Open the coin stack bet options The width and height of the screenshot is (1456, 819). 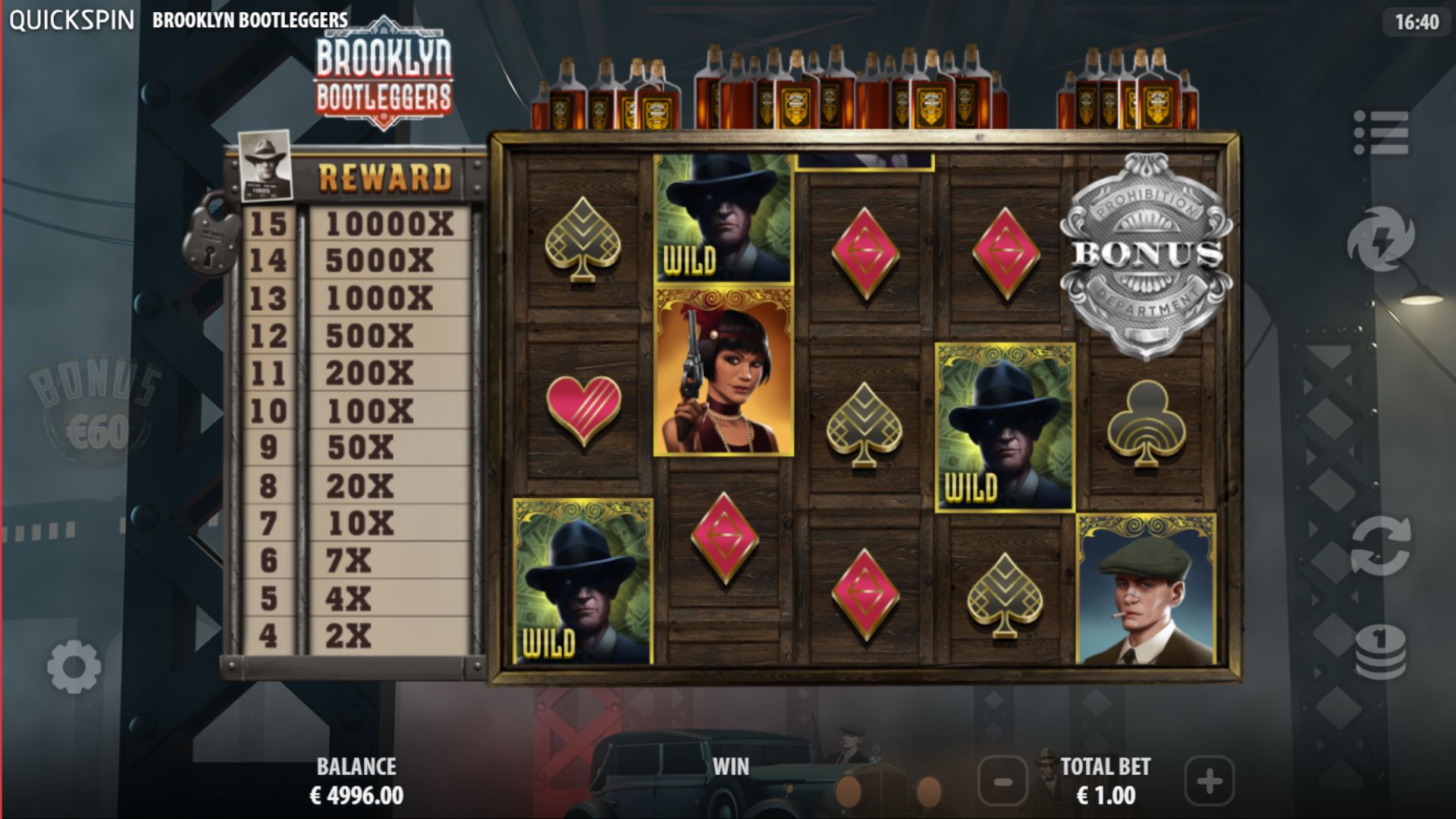pyautogui.click(x=1380, y=651)
